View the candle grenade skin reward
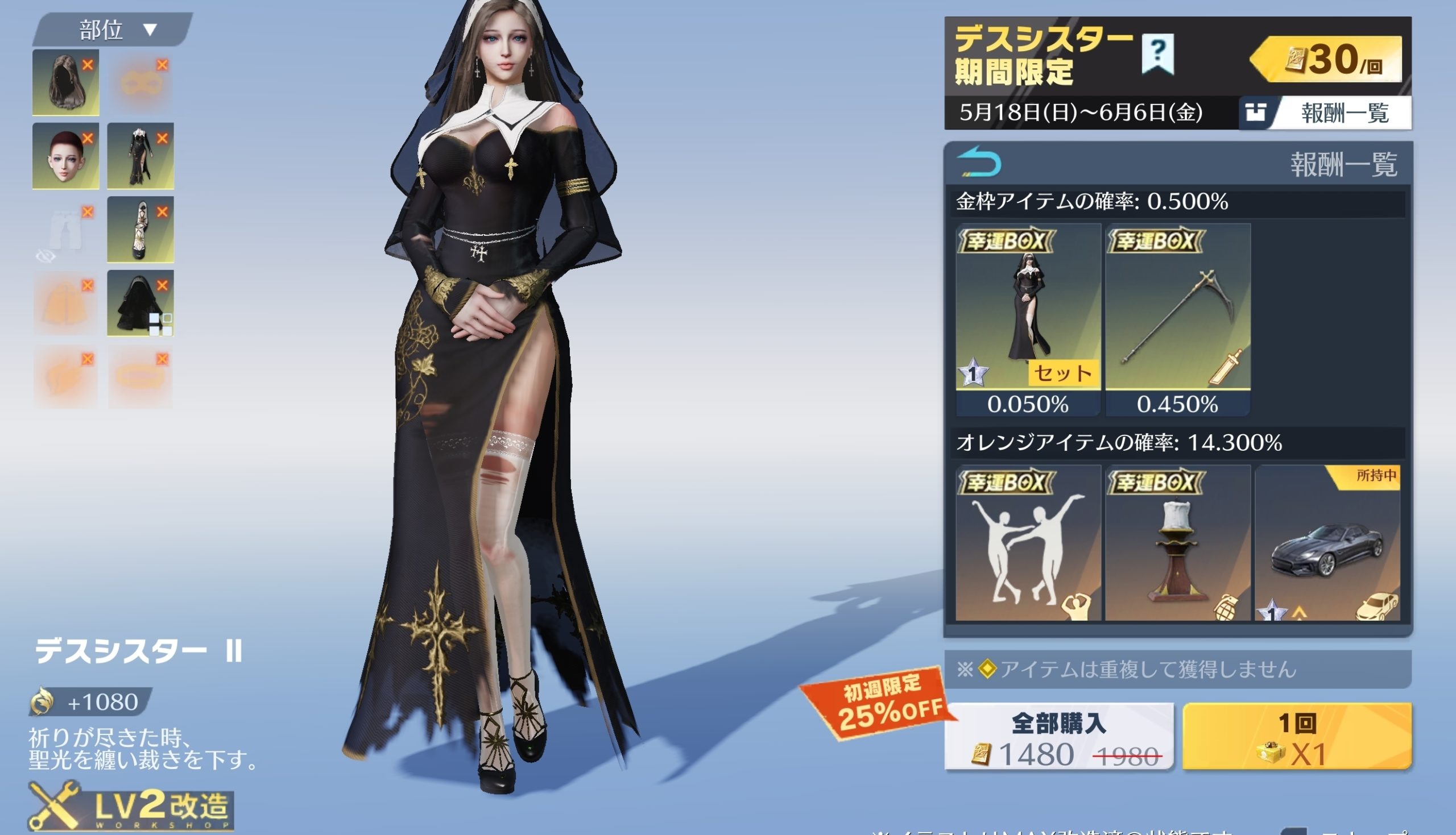 click(1177, 543)
